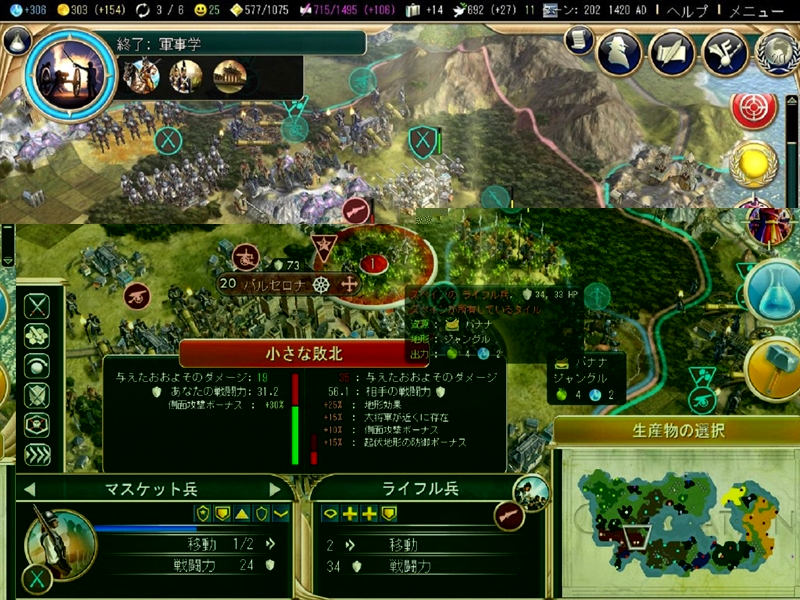Select the crossed swords attack action

[37, 307]
